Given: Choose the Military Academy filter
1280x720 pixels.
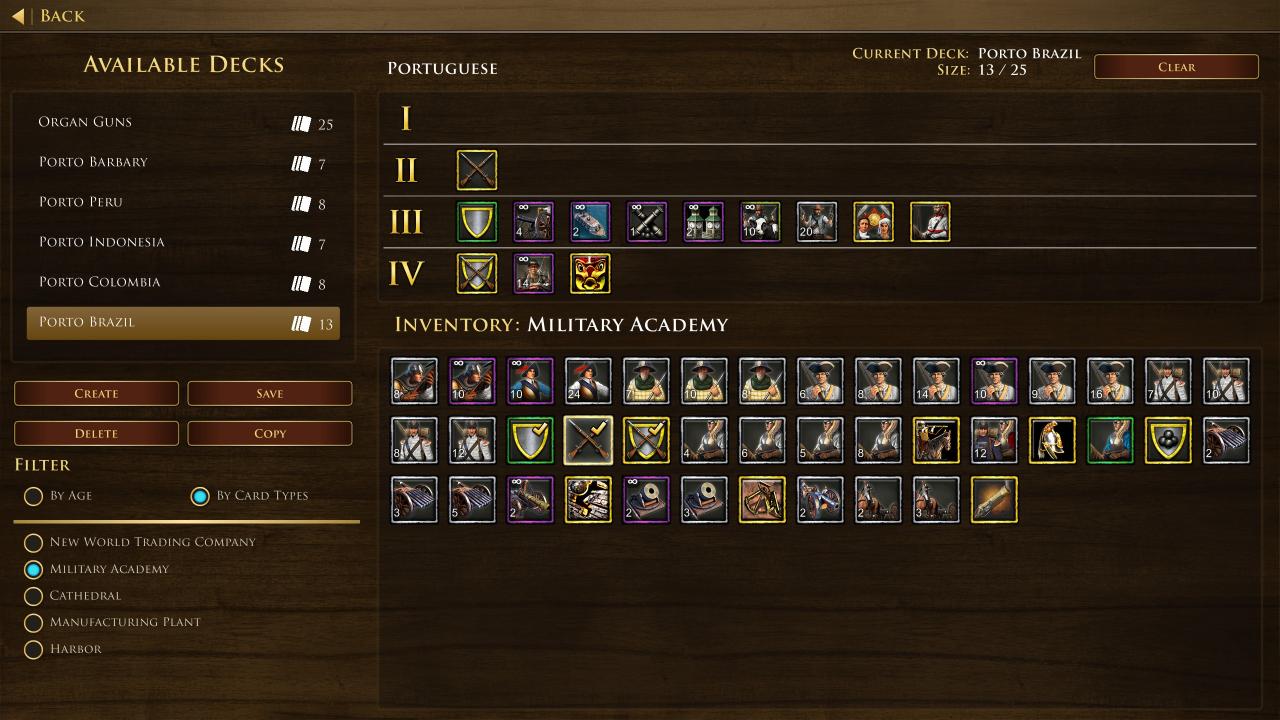Looking at the screenshot, I should [x=34, y=570].
